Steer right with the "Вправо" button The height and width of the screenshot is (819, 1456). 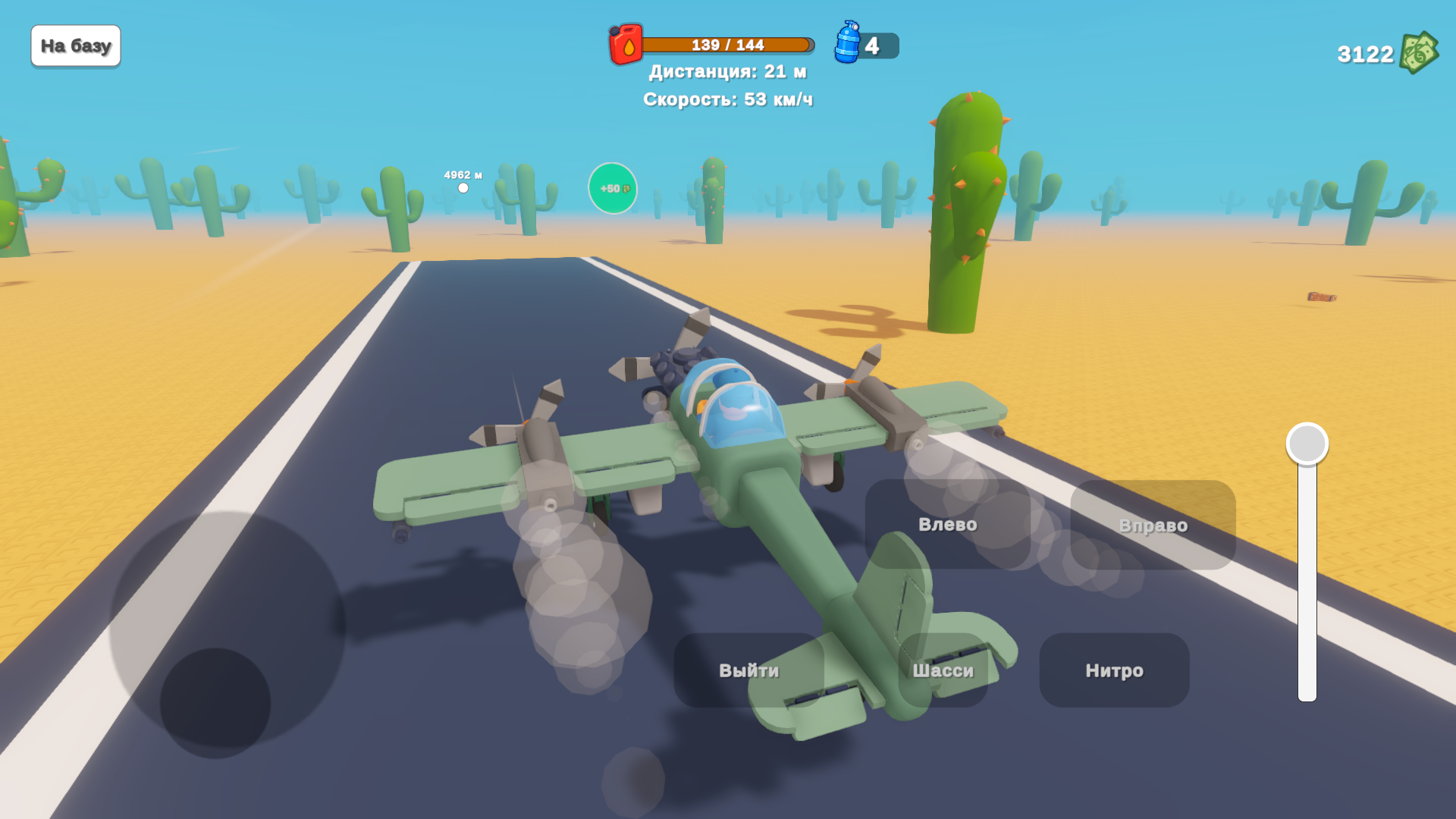[1153, 525]
